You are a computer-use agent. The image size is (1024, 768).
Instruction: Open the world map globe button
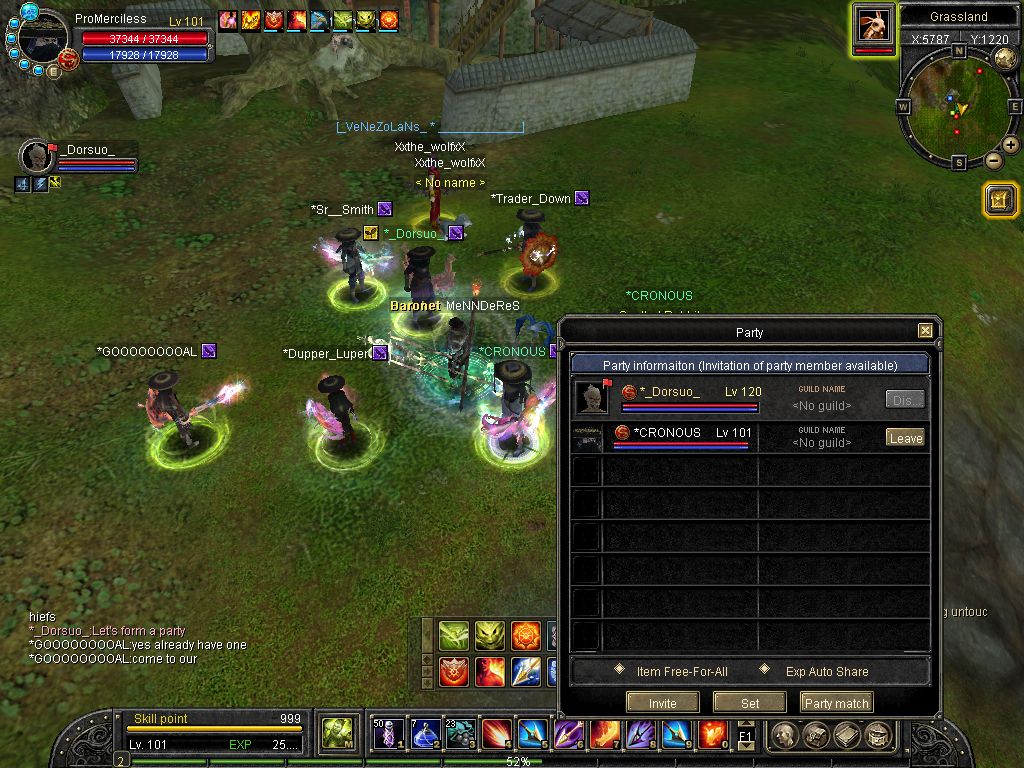click(x=1006, y=58)
